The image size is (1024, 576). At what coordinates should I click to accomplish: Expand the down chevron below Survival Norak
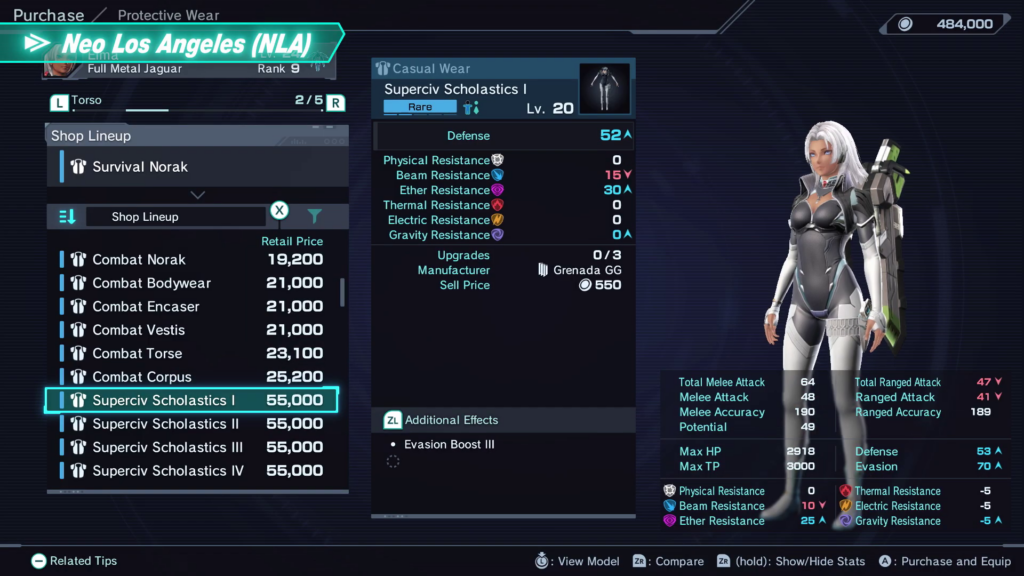click(x=198, y=195)
